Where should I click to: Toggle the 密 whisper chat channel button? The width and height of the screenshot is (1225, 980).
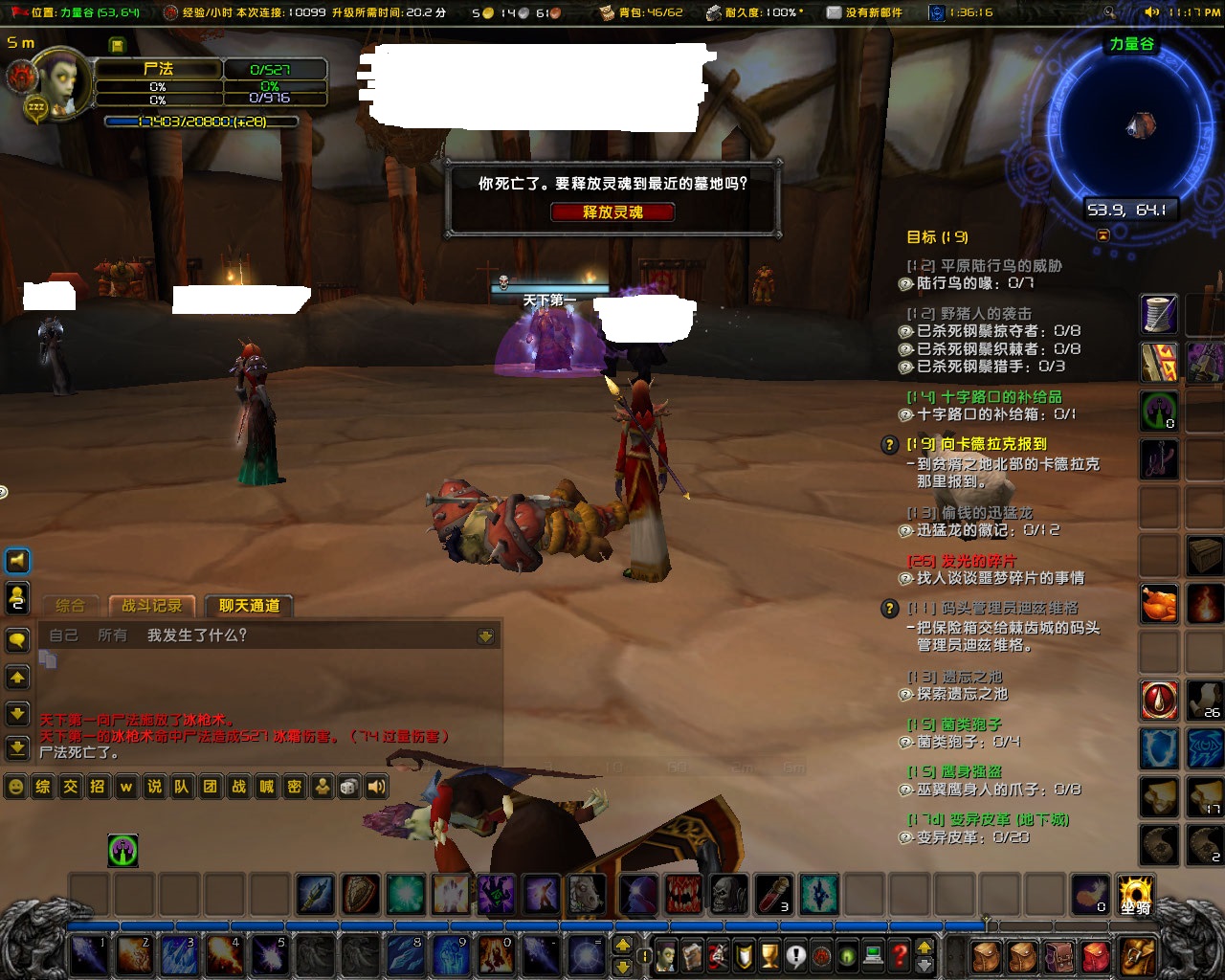point(294,787)
